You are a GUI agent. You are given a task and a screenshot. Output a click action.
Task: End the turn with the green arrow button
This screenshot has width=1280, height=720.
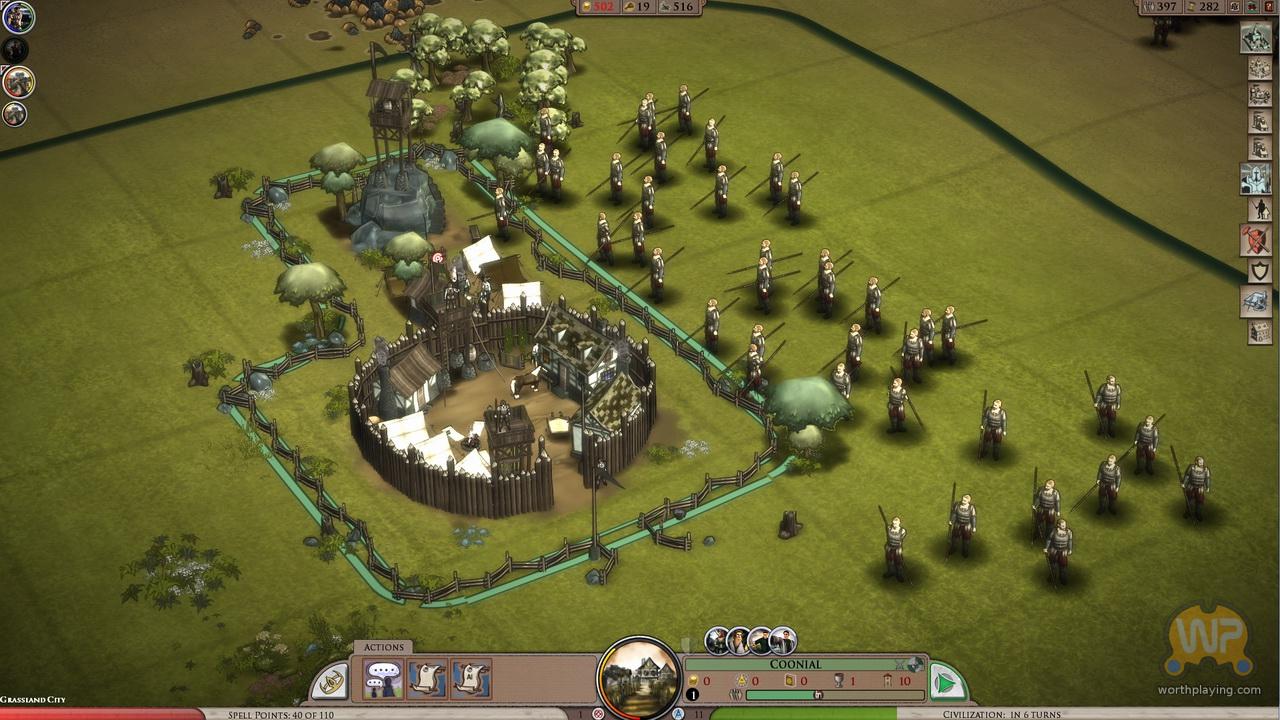(x=945, y=684)
